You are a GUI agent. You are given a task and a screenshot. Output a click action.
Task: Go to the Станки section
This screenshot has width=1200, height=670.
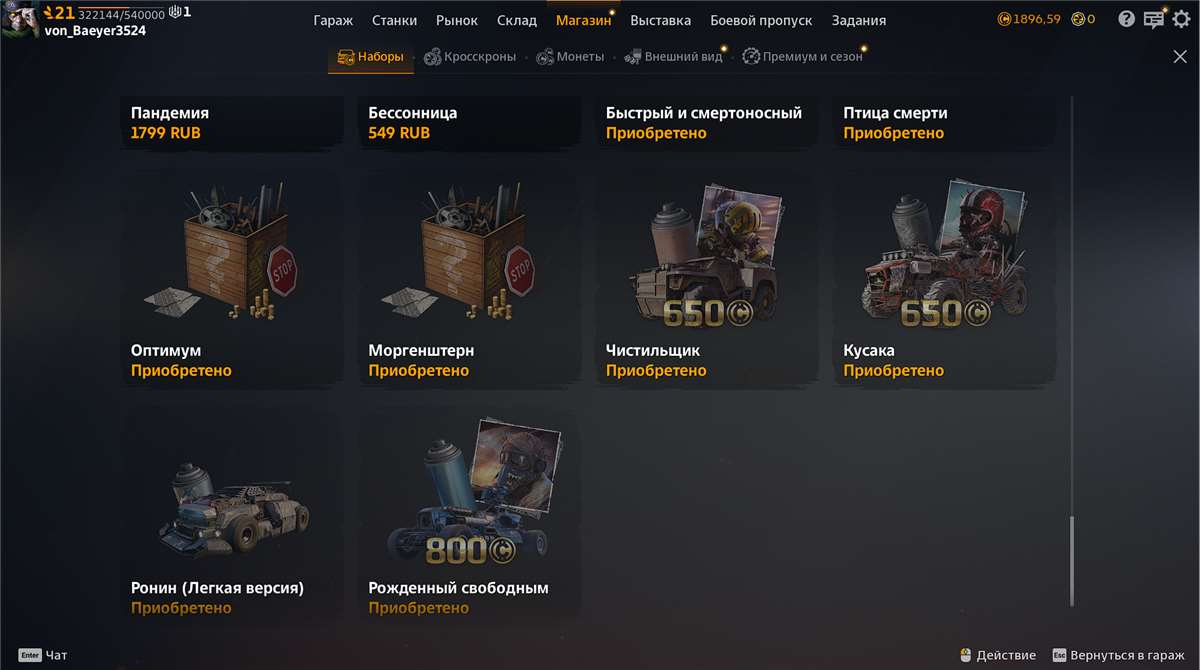pyautogui.click(x=394, y=20)
